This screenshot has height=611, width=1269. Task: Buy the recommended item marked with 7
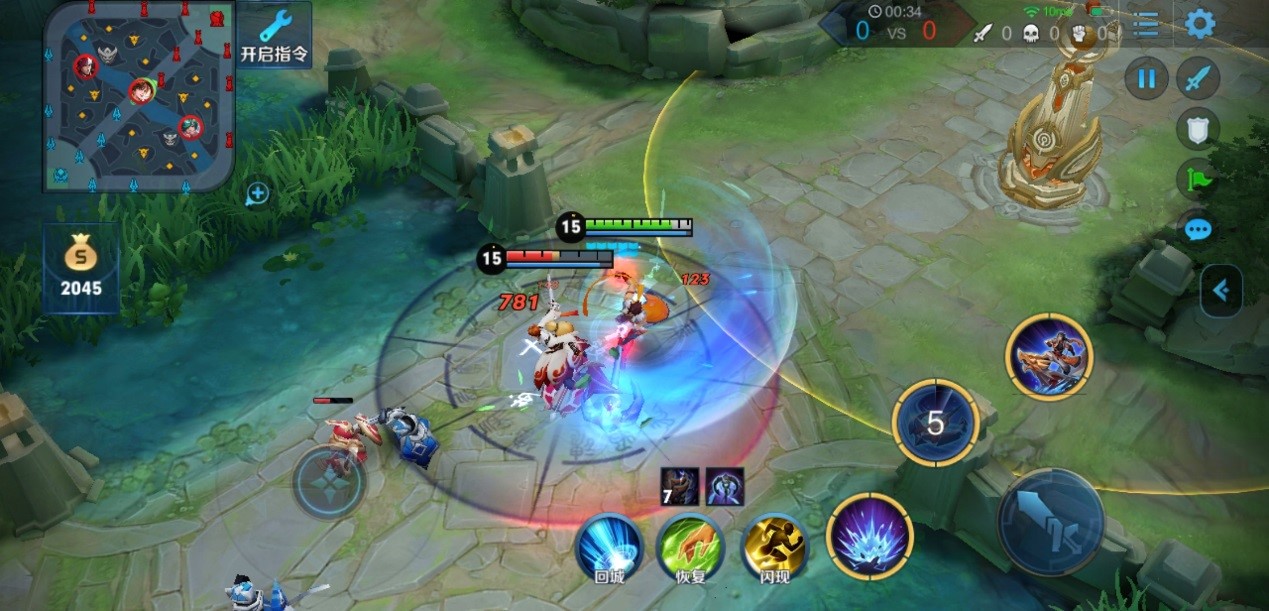coord(679,486)
